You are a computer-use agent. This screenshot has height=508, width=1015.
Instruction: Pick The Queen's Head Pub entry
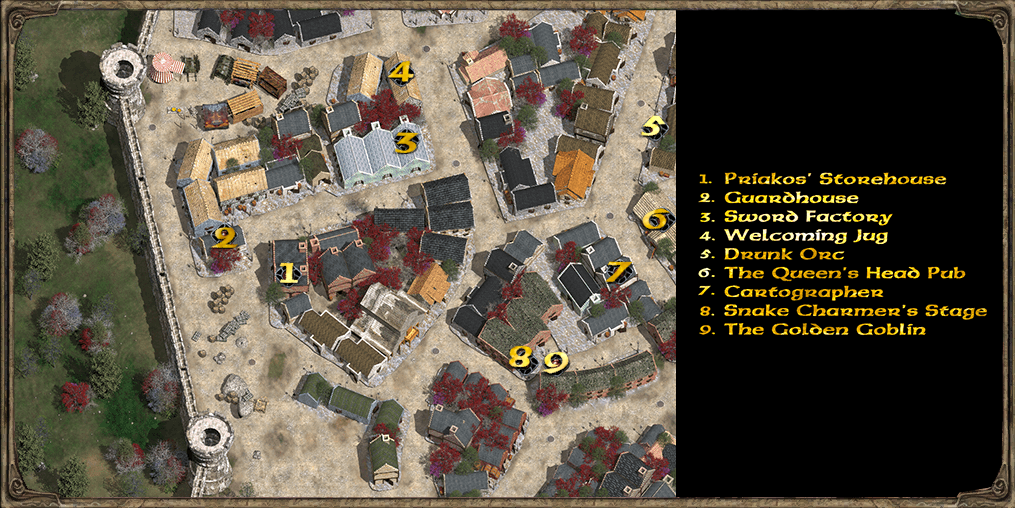click(x=844, y=273)
